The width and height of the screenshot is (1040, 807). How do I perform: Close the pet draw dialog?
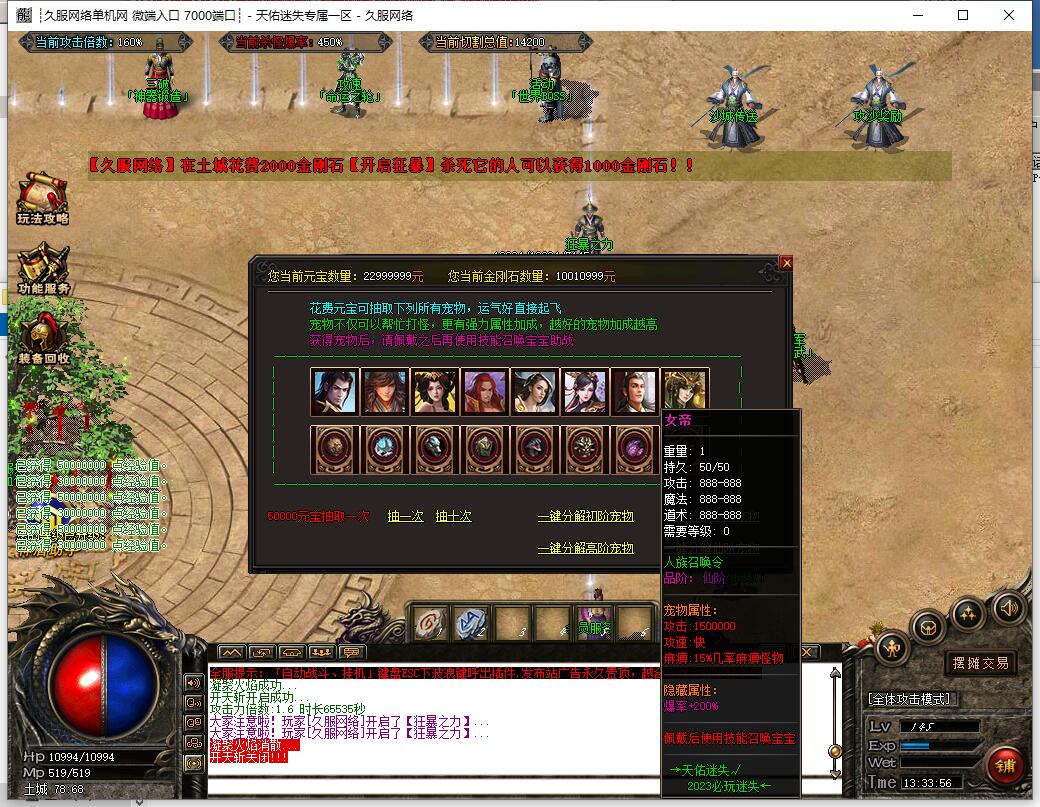coord(786,263)
